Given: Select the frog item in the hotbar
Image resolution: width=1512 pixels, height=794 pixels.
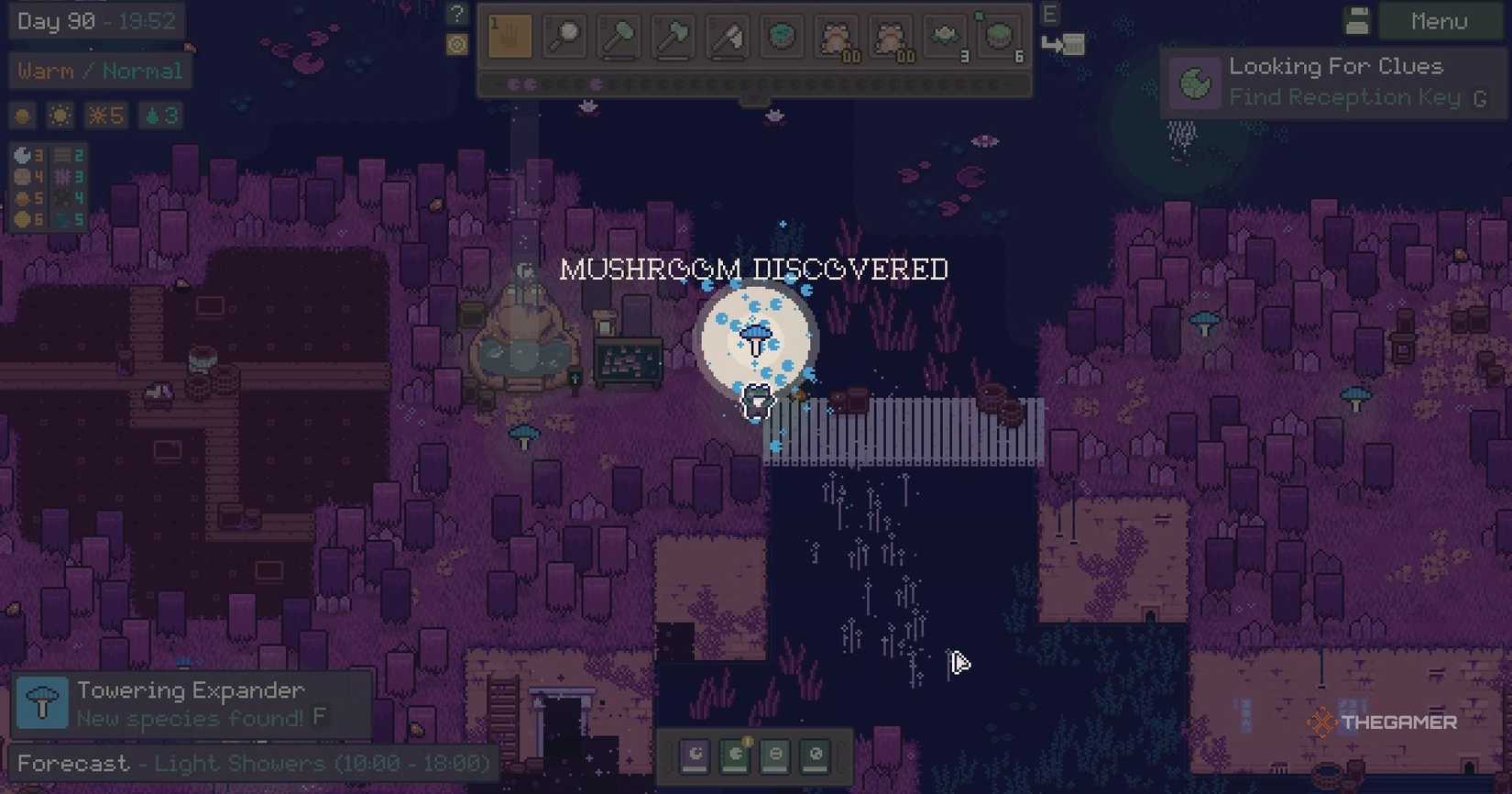Looking at the screenshot, I should tap(837, 37).
